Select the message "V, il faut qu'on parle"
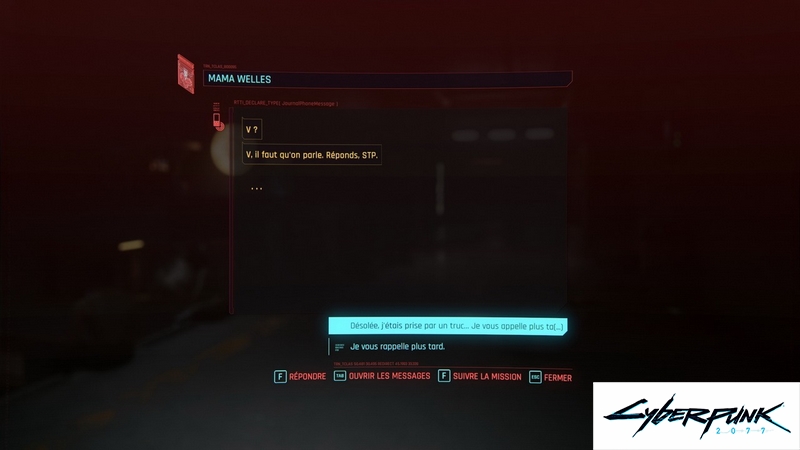 pyautogui.click(x=313, y=155)
